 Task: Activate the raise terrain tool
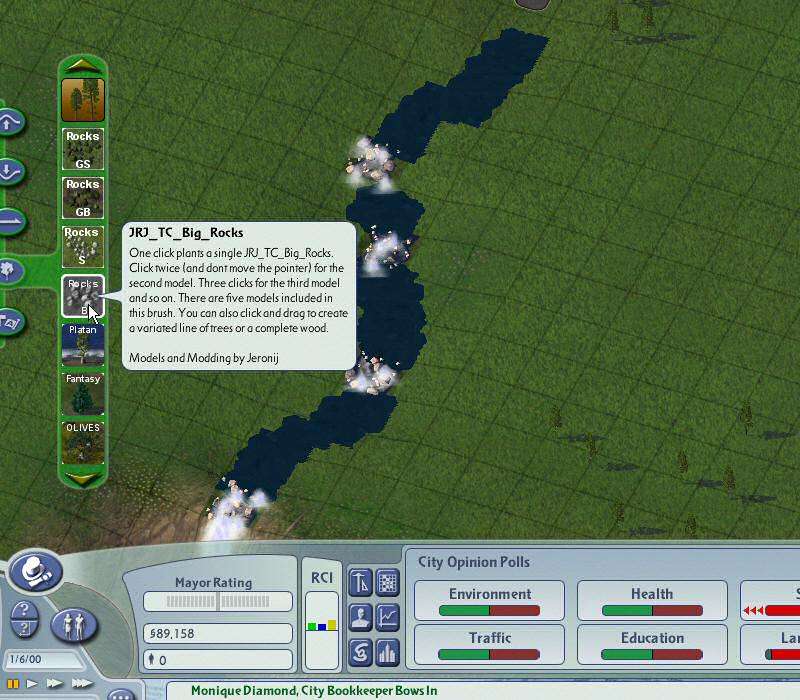9,123
